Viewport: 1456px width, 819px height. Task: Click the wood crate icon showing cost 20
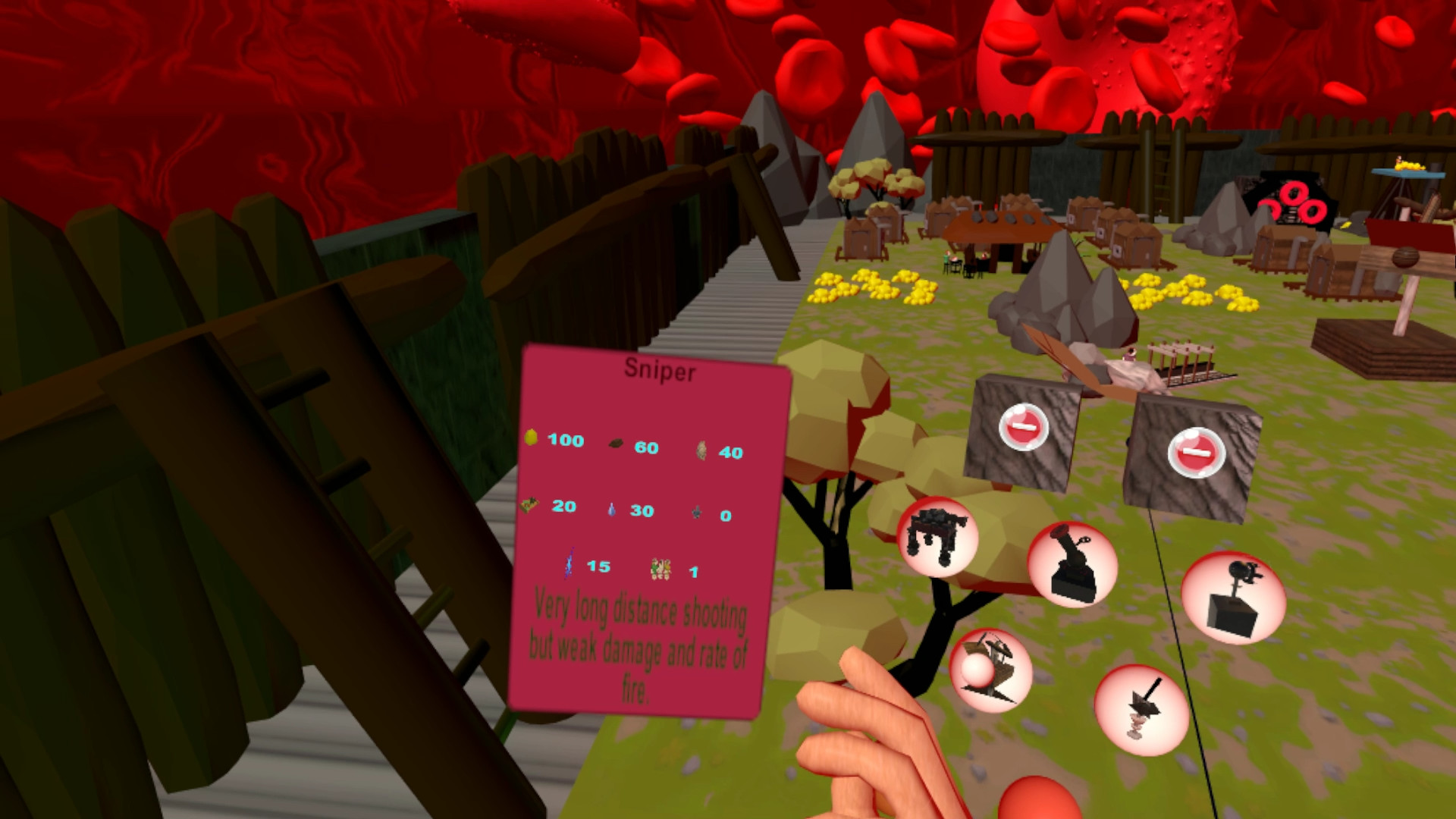pyautogui.click(x=529, y=505)
